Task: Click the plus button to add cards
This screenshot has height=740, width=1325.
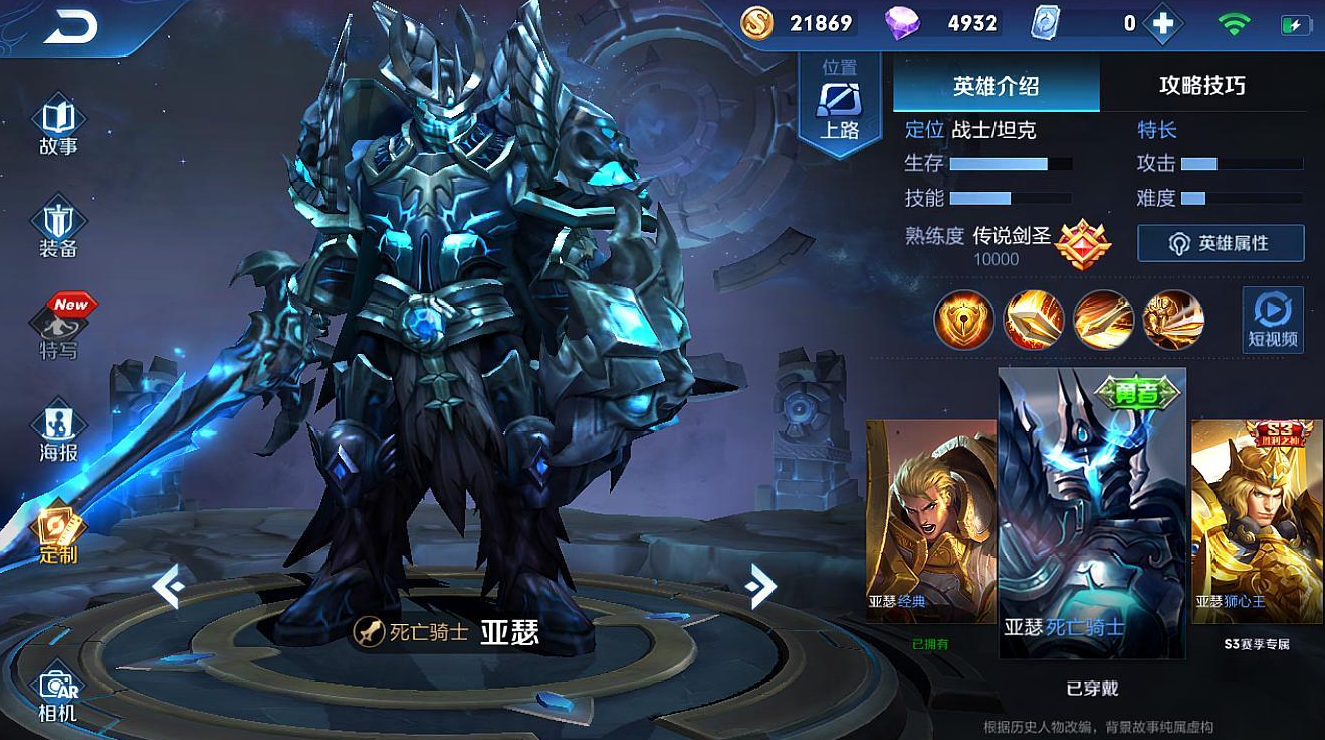Action: tap(1162, 21)
